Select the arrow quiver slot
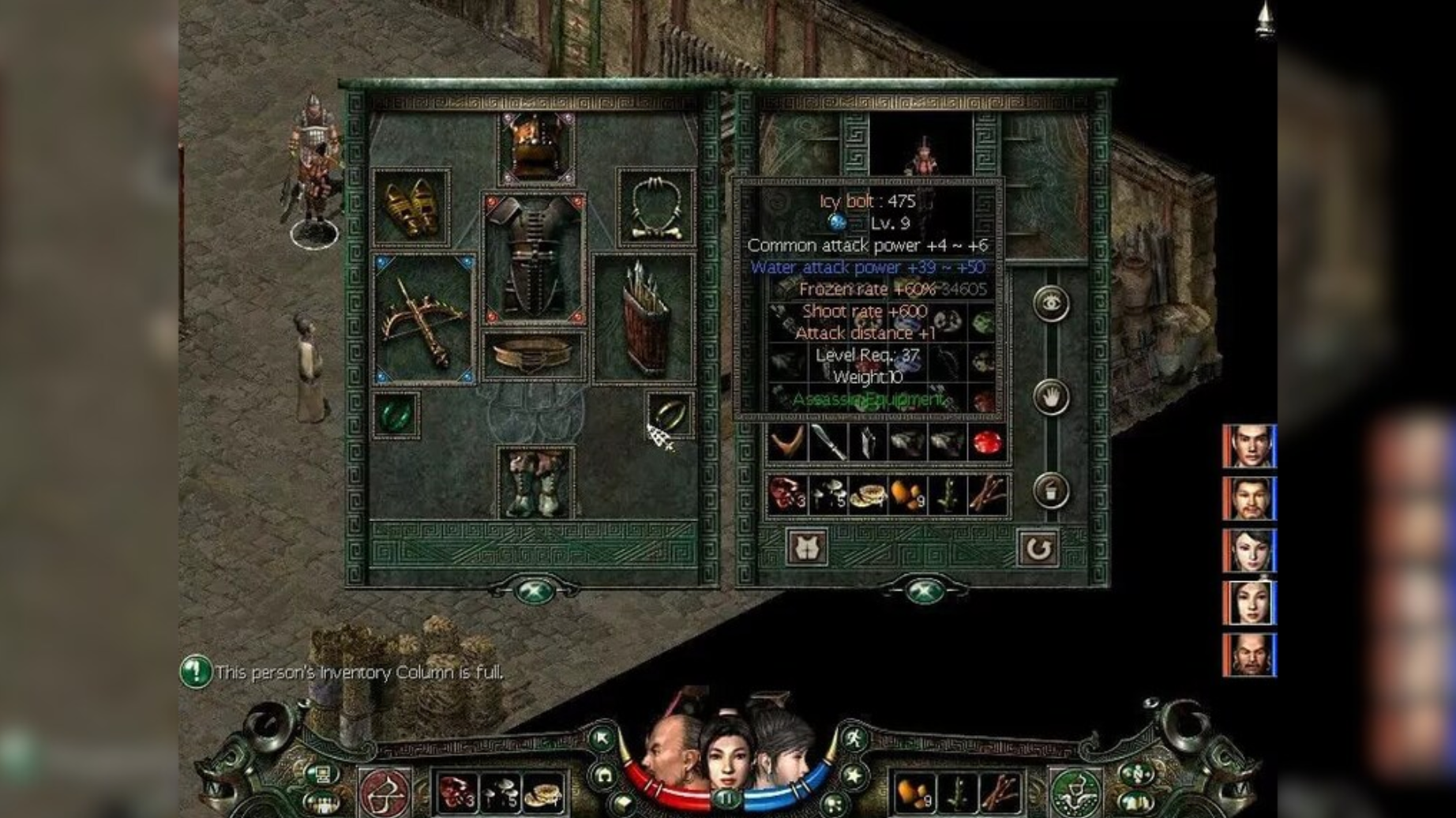The width and height of the screenshot is (1456, 818). [x=644, y=319]
